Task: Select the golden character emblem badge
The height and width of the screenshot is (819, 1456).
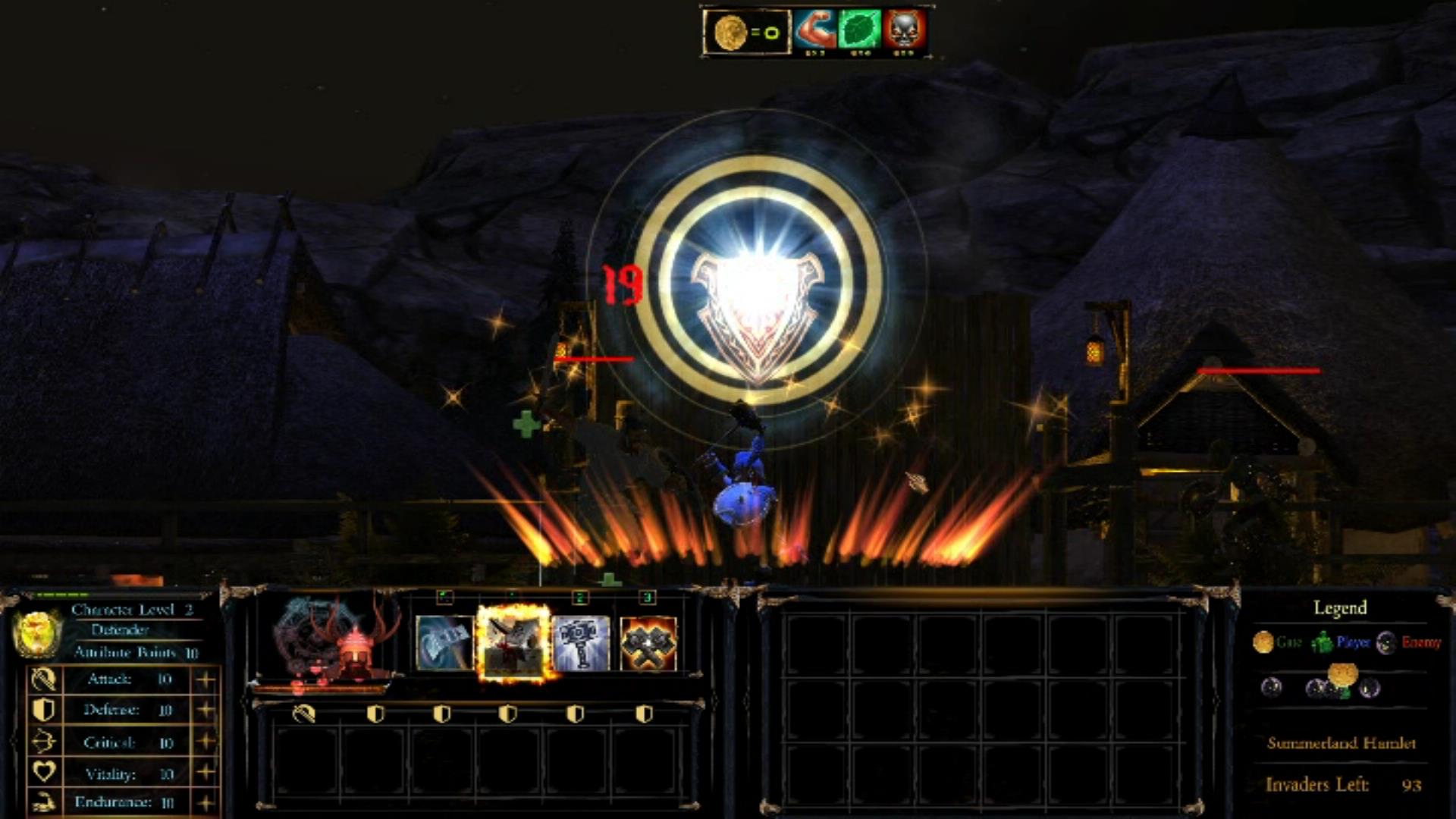Action: [x=36, y=633]
